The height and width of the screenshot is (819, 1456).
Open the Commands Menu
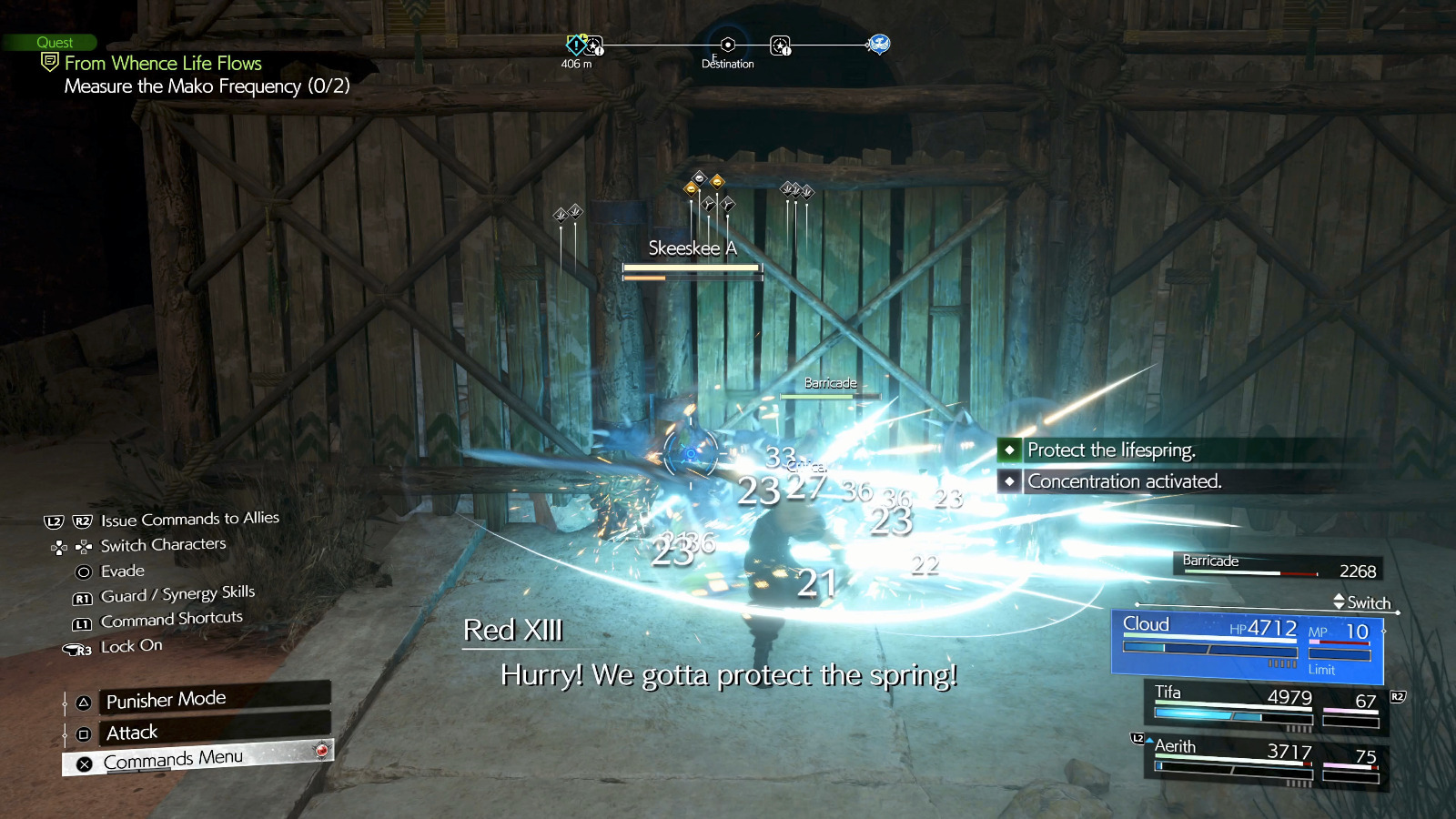(173, 758)
